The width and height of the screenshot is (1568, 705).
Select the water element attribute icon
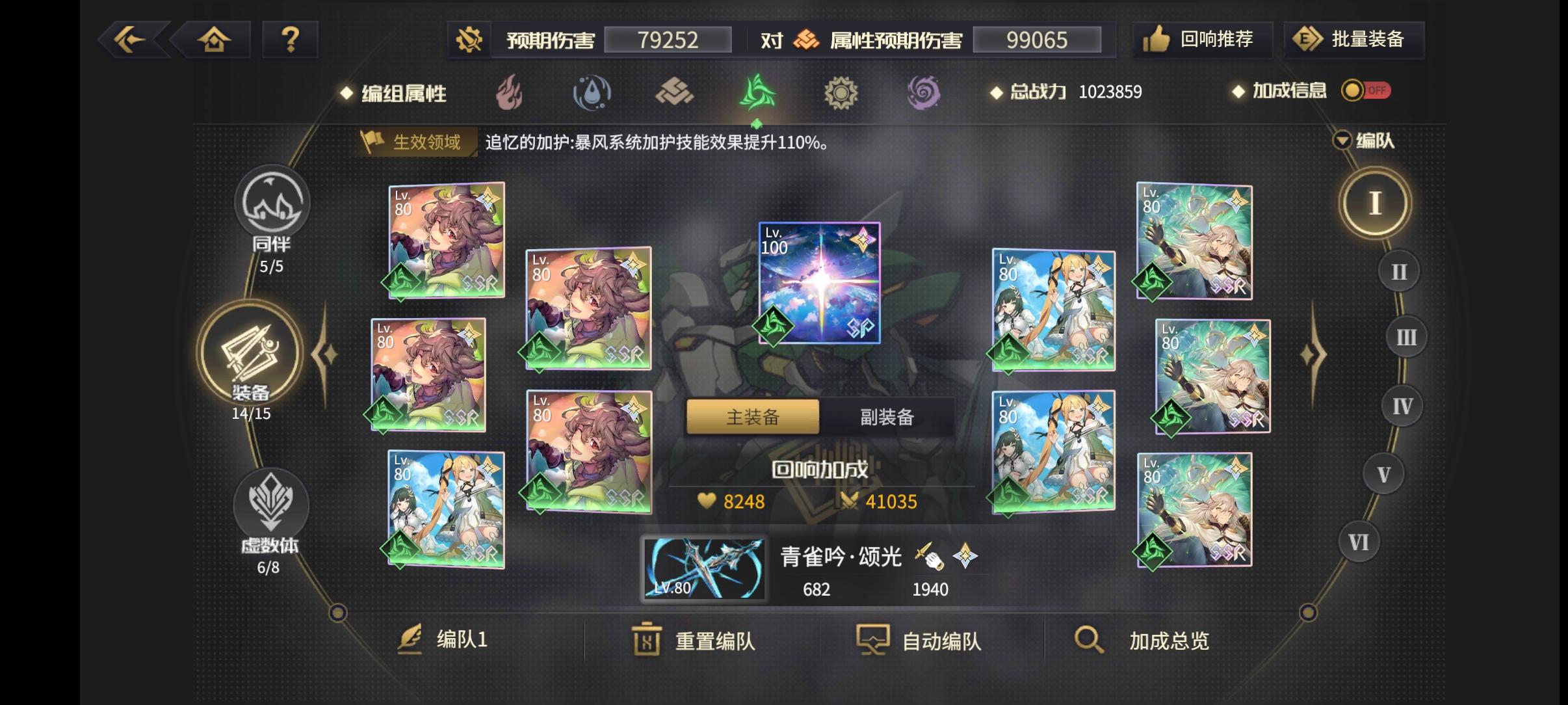592,92
